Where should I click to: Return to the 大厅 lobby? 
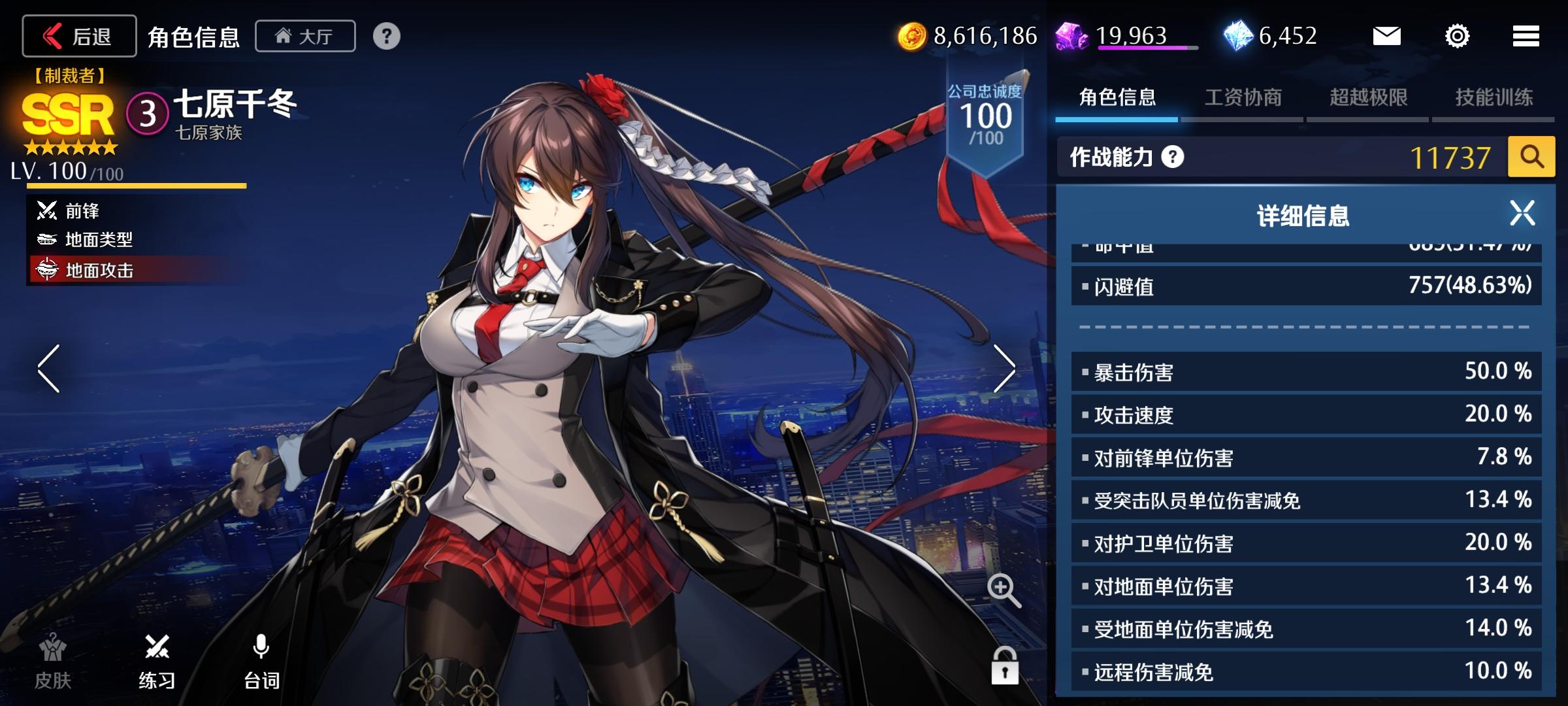click(x=305, y=36)
